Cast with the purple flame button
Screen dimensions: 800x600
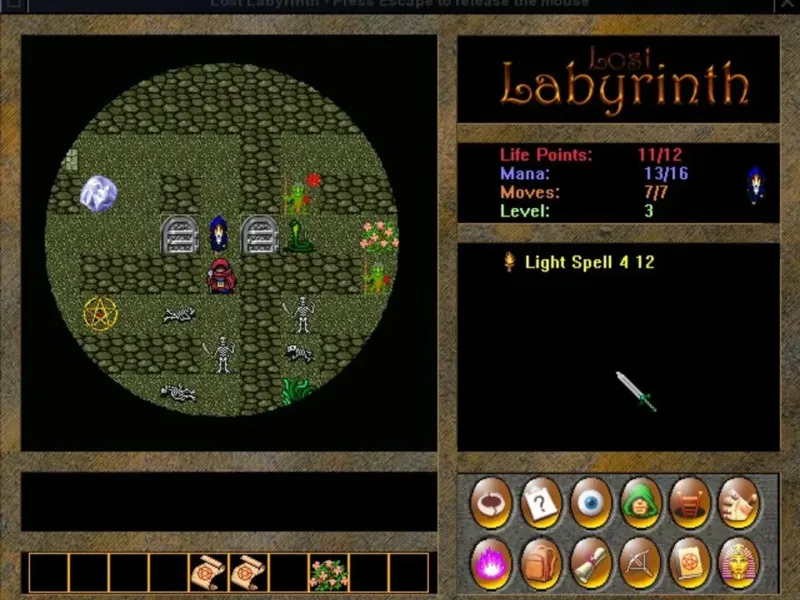click(492, 562)
